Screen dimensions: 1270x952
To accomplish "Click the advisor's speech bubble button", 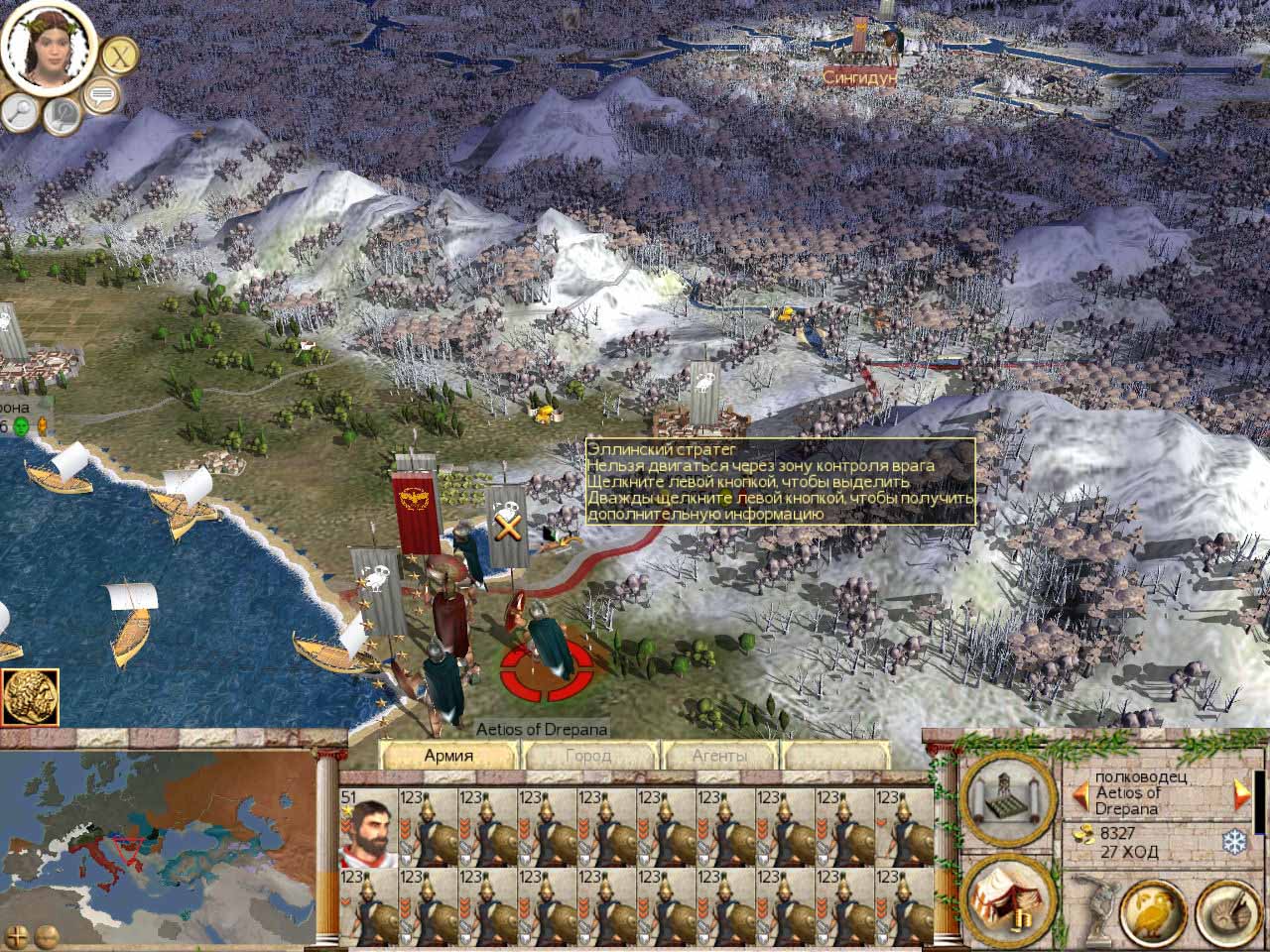I will pos(100,96).
